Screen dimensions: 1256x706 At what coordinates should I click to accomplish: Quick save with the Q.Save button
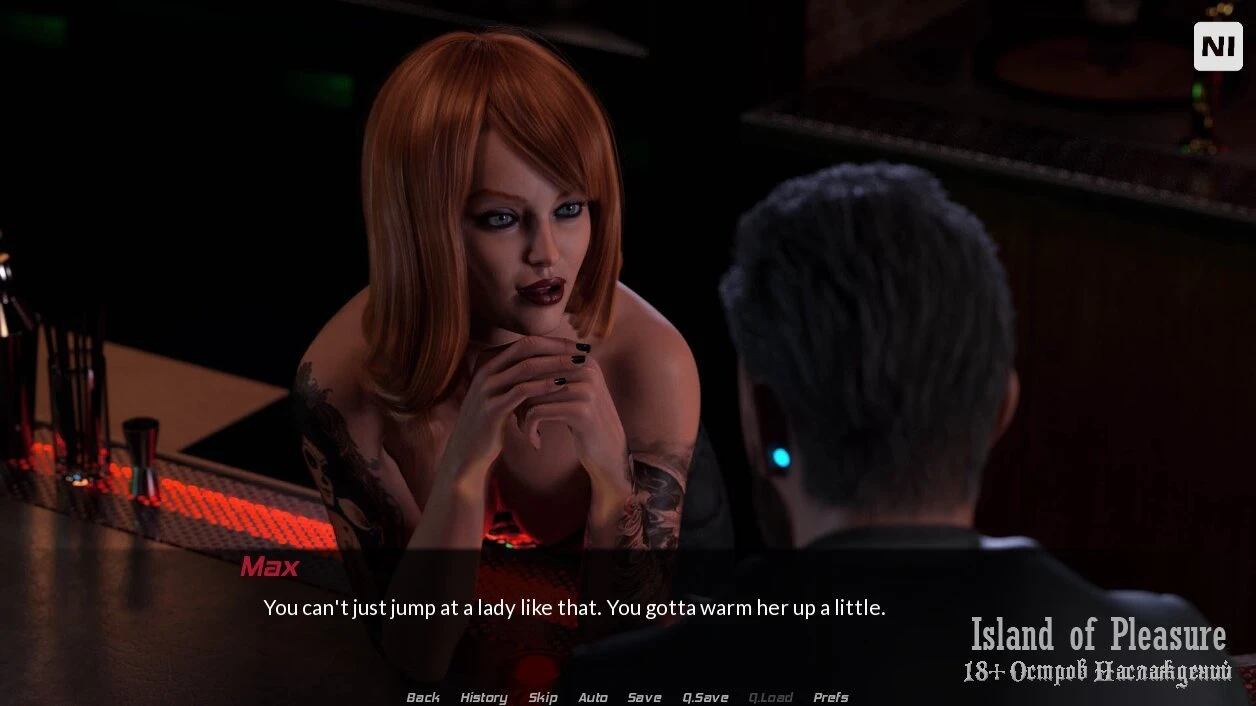(705, 697)
